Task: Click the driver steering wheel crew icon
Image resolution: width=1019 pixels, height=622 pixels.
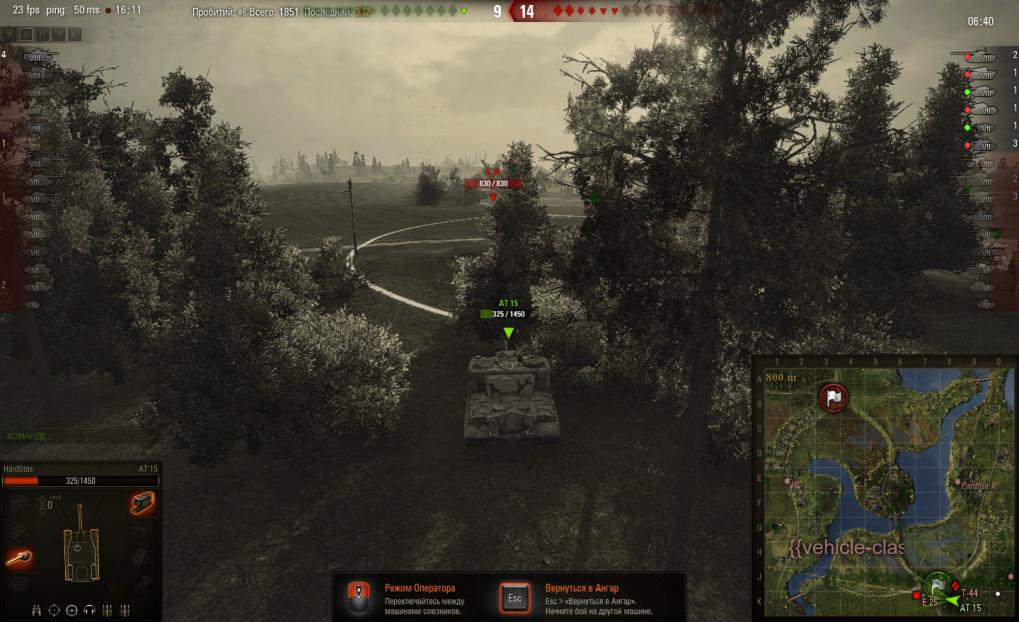Action: pyautogui.click(x=72, y=609)
